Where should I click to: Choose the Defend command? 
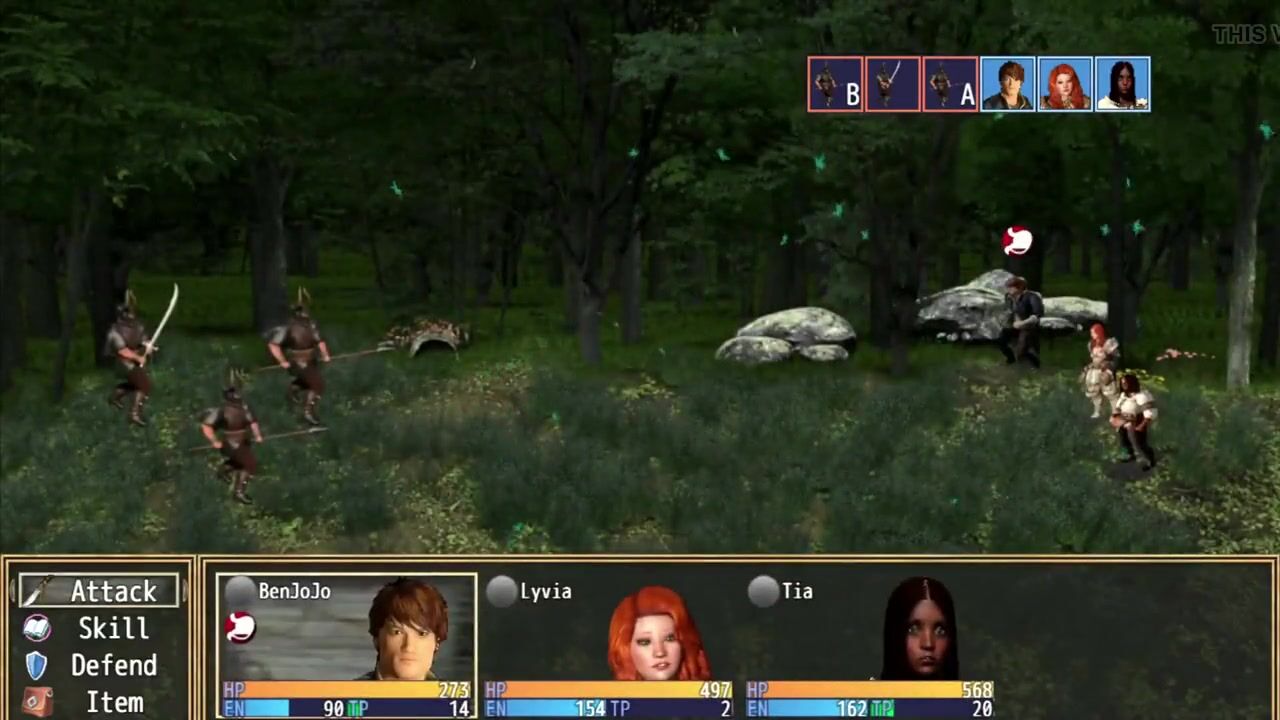(98, 665)
